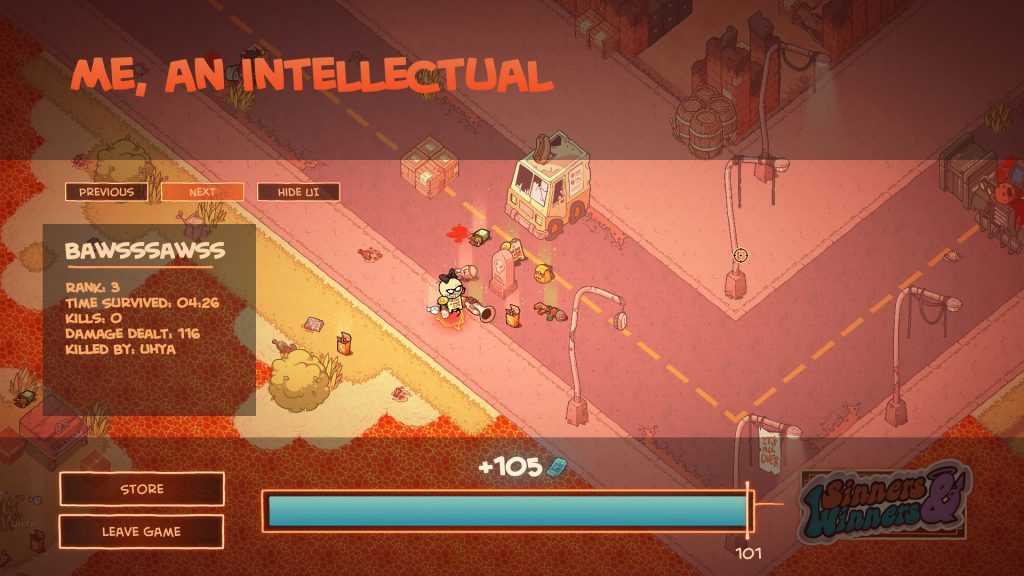Choose Leave Game
The height and width of the screenshot is (576, 1024).
point(142,531)
